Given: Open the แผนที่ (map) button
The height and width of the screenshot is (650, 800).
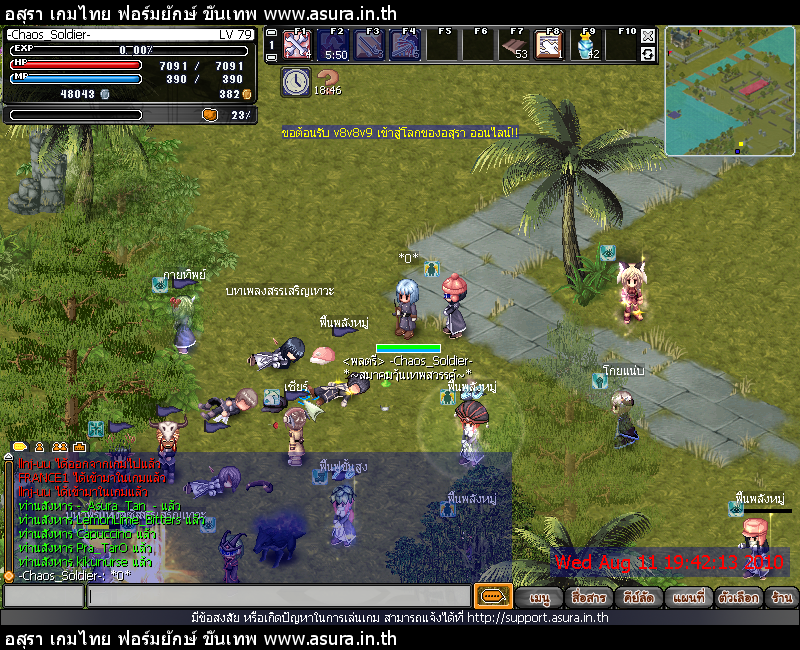Looking at the screenshot, I should [688, 598].
